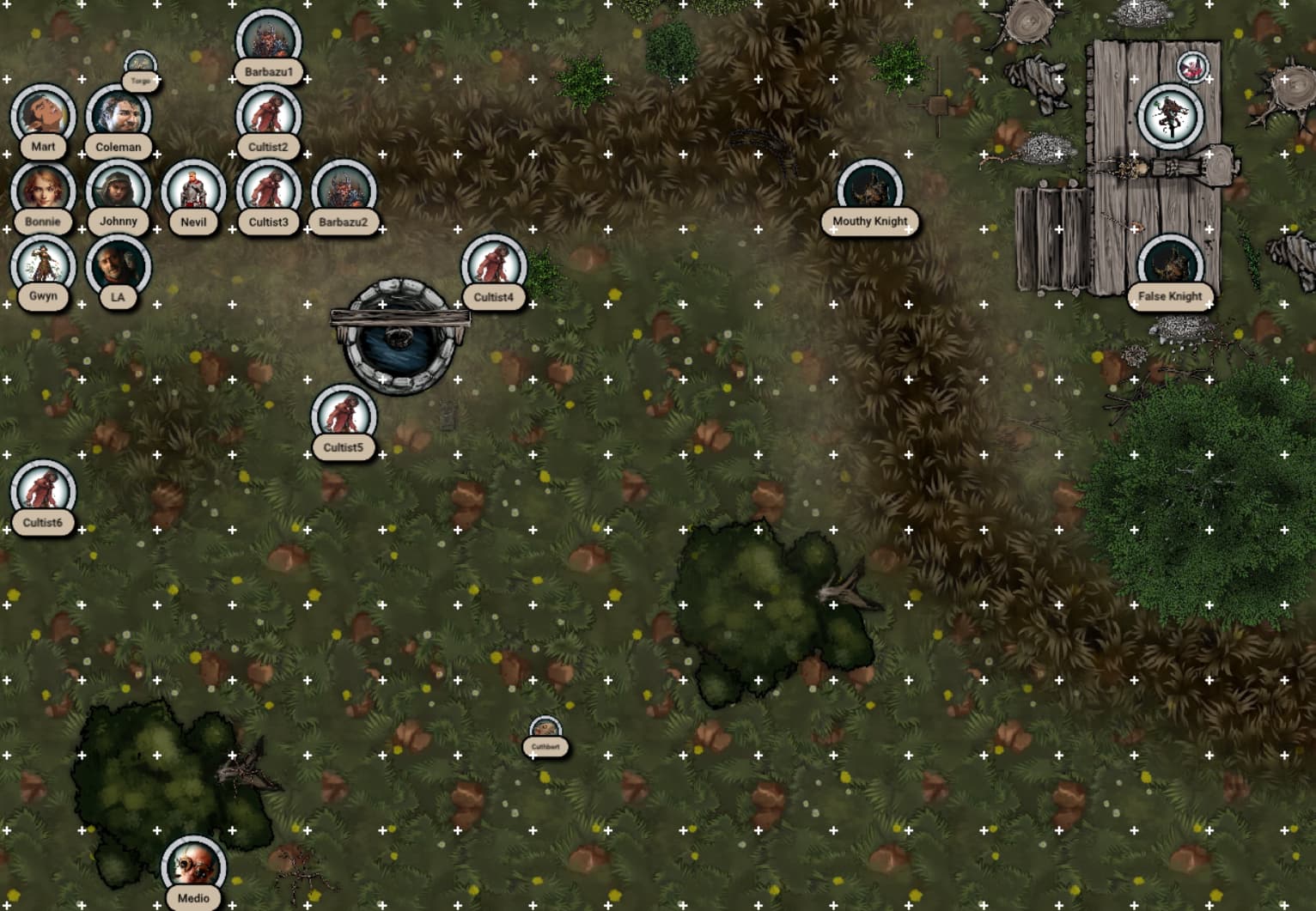Image resolution: width=1316 pixels, height=911 pixels.
Task: Select the Medio token
Action: click(193, 867)
